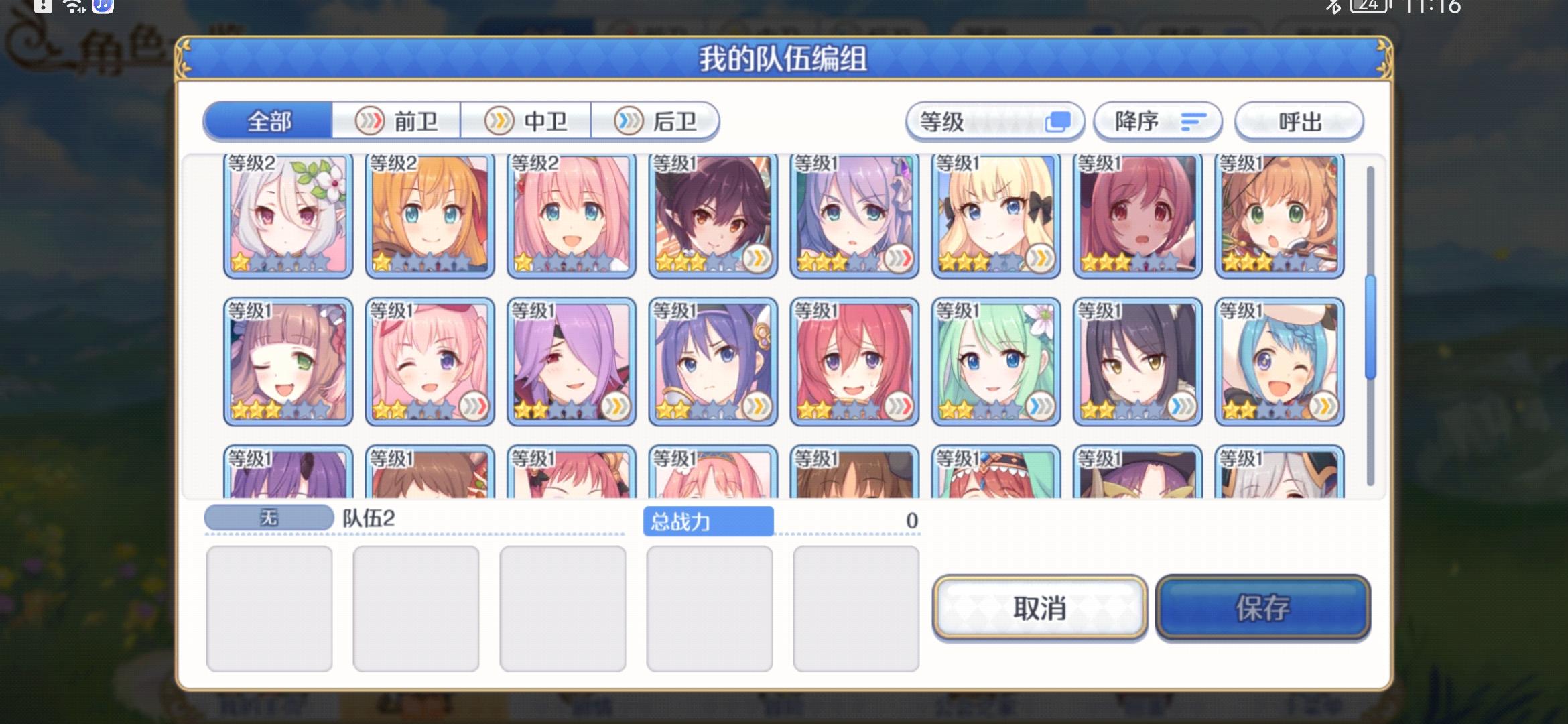1568x724 pixels.
Task: Select the 中卫 tab
Action: click(526, 121)
